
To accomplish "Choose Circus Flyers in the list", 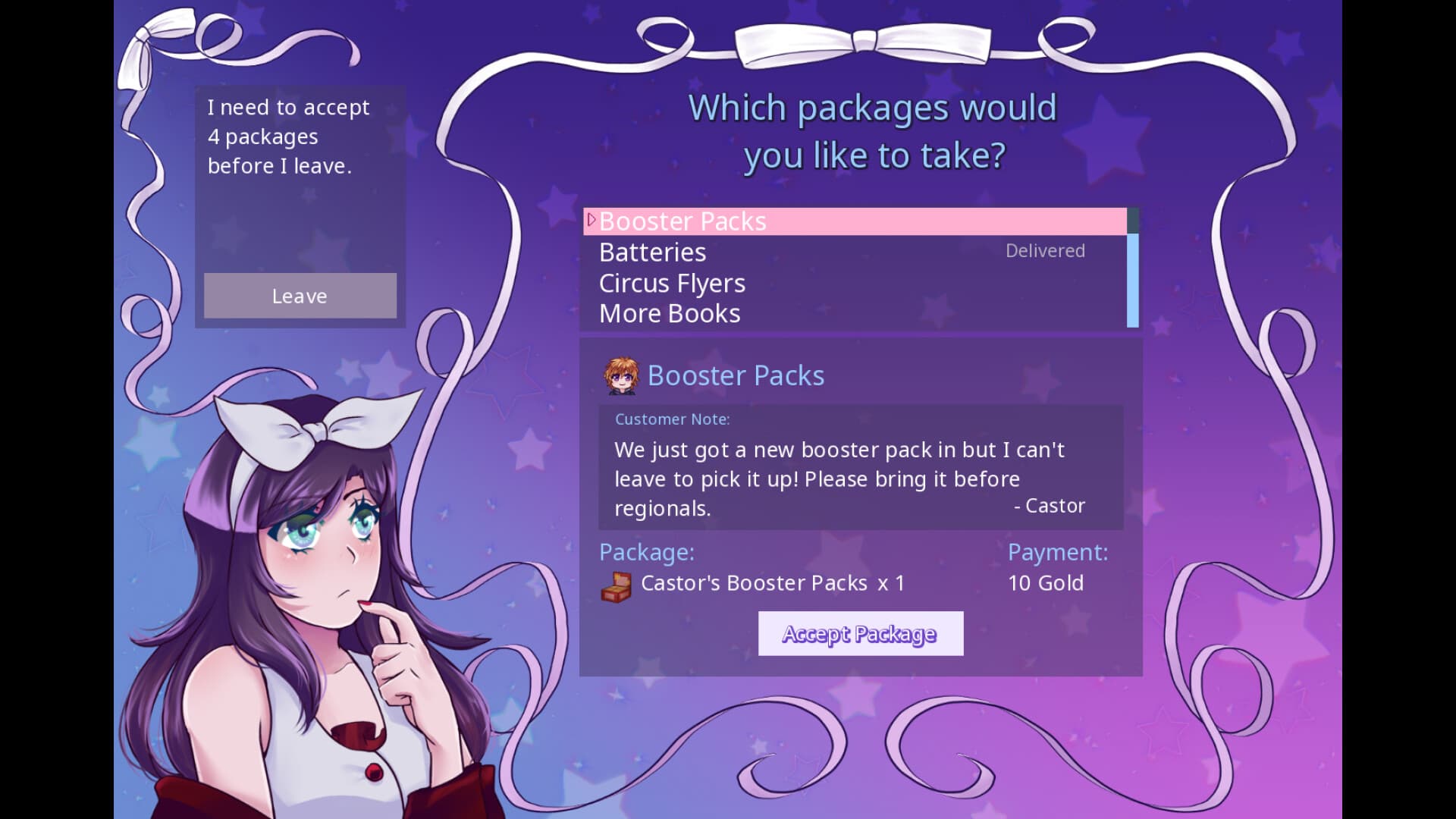I will [672, 283].
